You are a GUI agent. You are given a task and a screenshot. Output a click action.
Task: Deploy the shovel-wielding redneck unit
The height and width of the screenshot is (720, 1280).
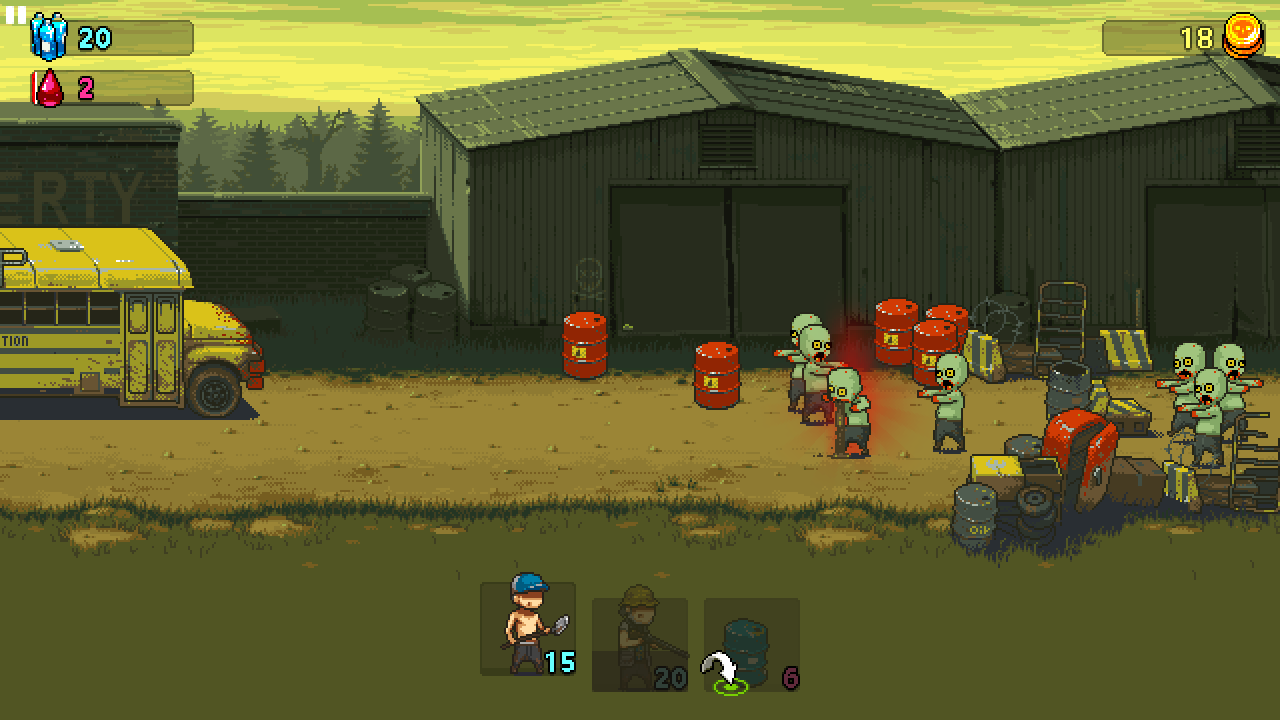(x=527, y=630)
